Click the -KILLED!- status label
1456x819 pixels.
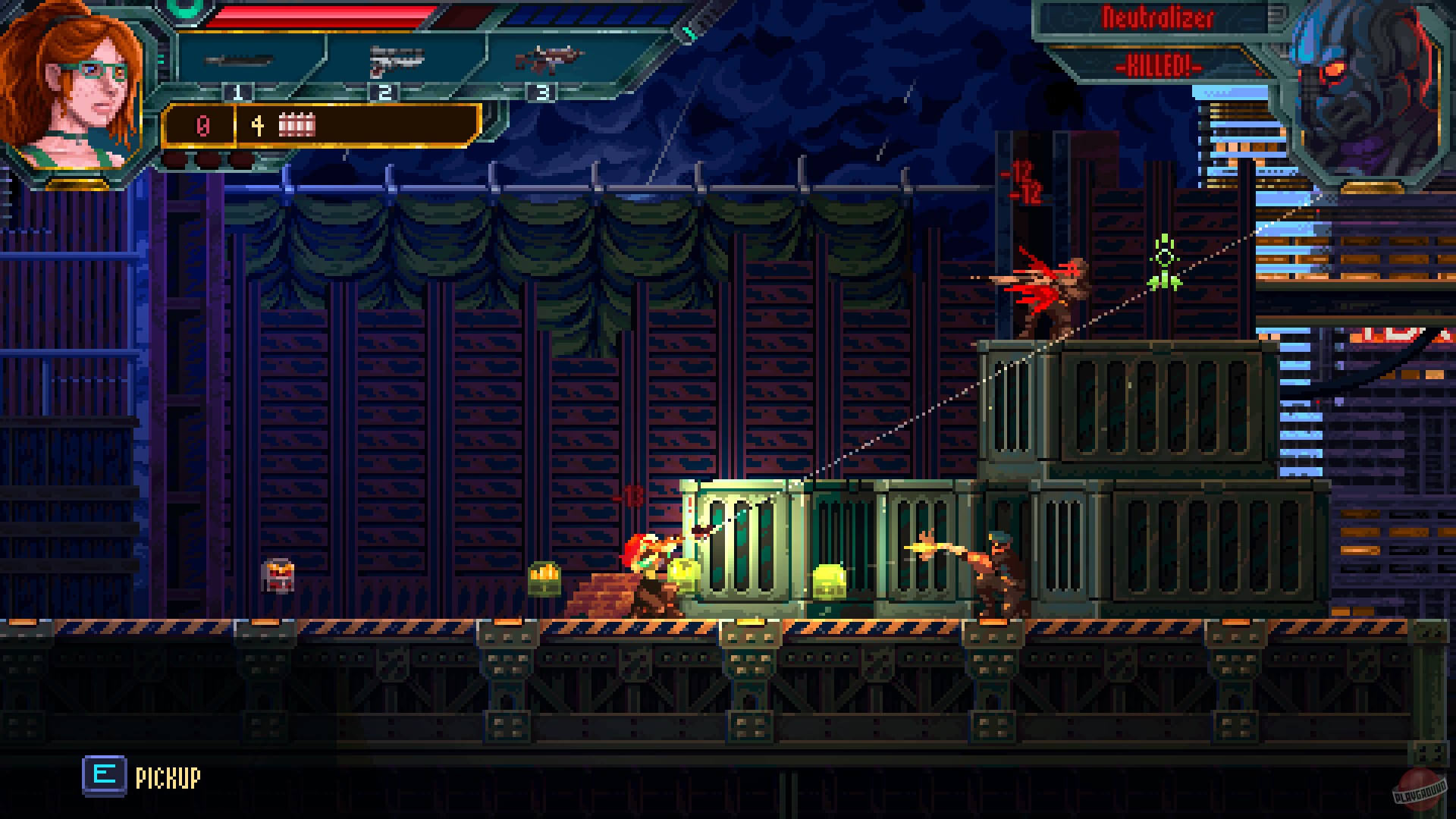click(1159, 67)
